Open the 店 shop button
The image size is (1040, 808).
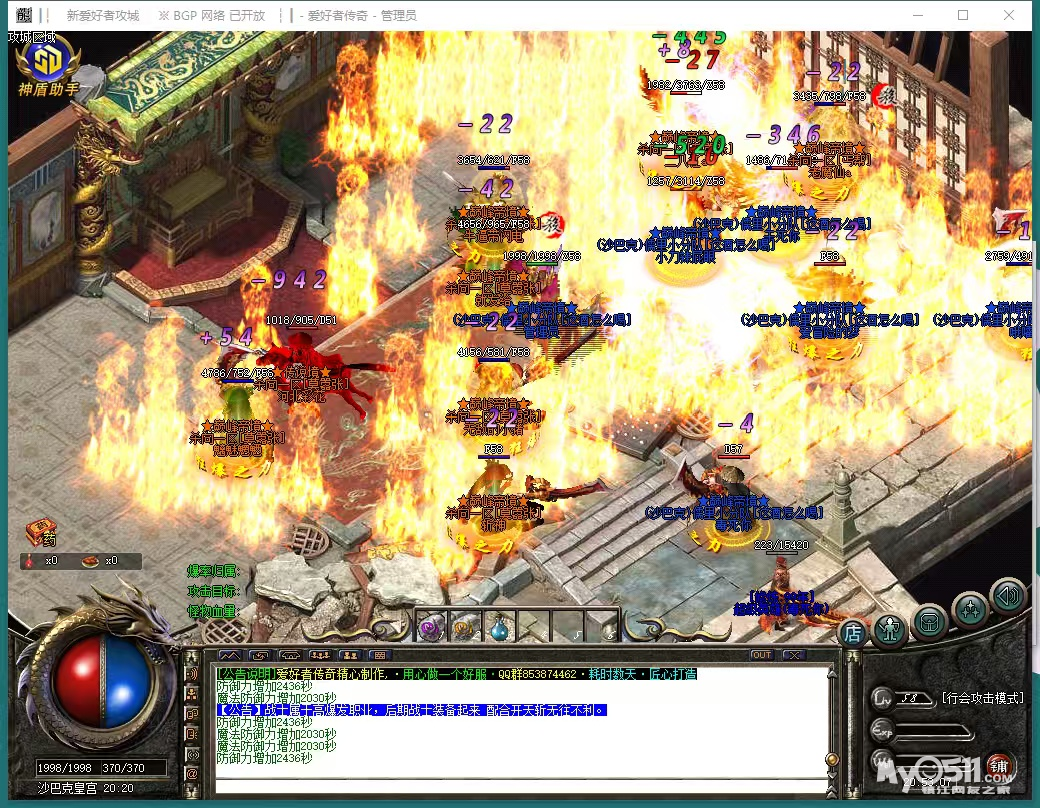(x=852, y=631)
